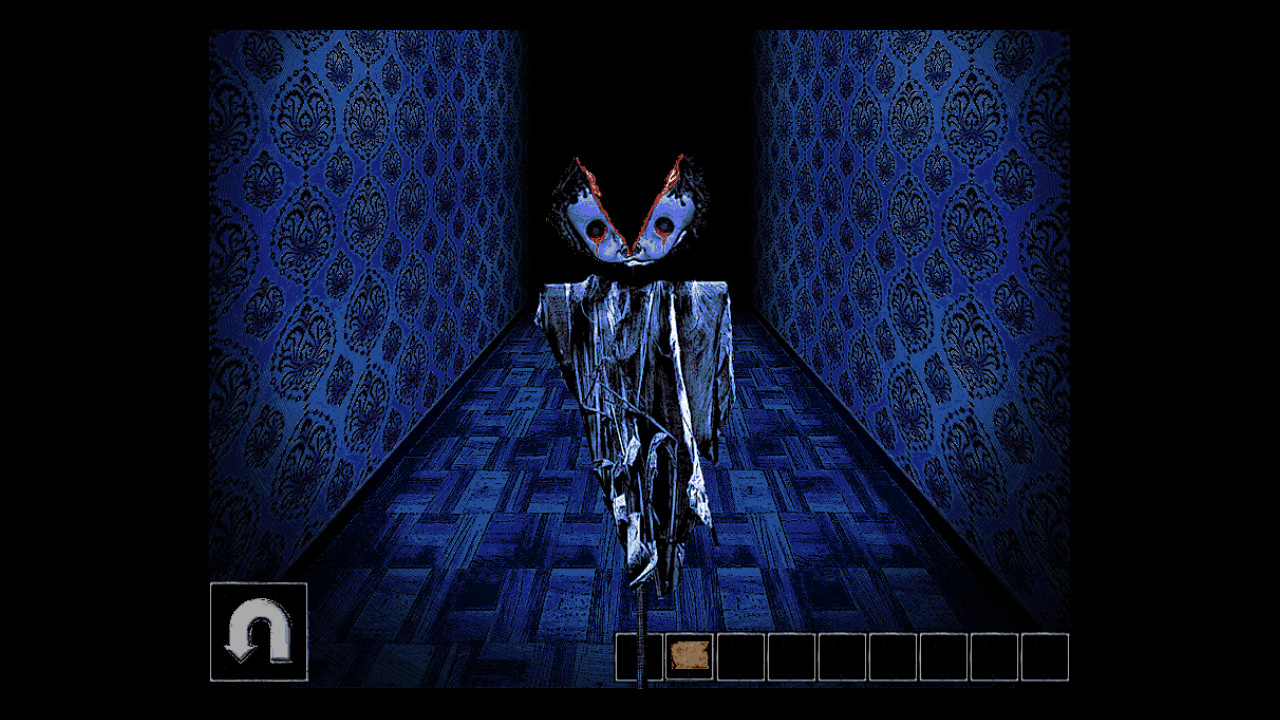Click the U-turn arrow to turn around
The width and height of the screenshot is (1280, 720).
pos(258,630)
